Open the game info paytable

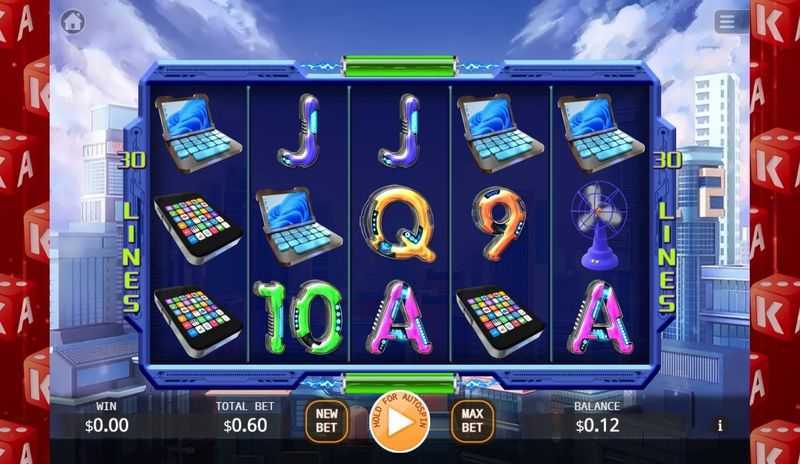[719, 425]
